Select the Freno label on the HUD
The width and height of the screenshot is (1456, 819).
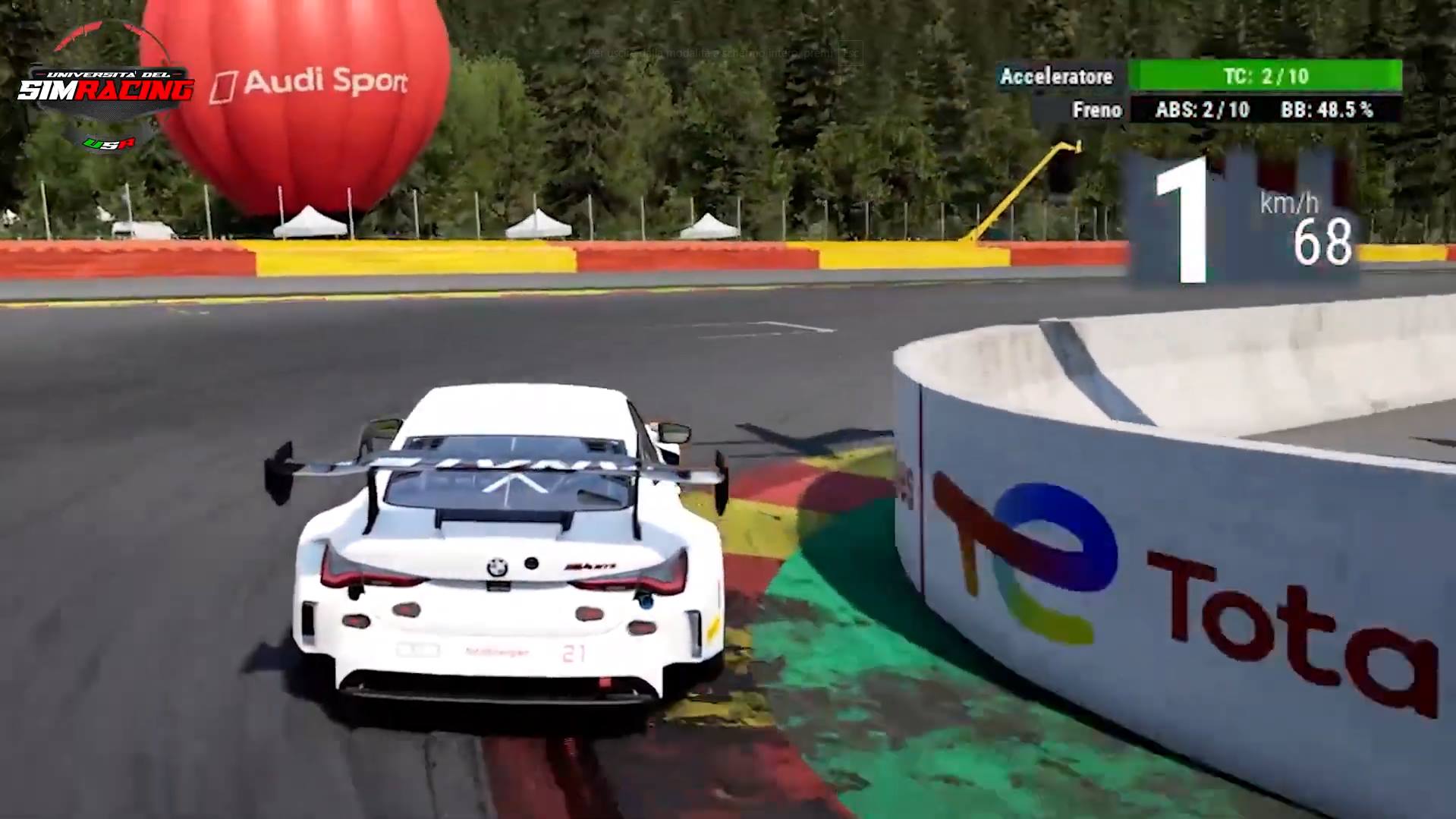pyautogui.click(x=1098, y=110)
